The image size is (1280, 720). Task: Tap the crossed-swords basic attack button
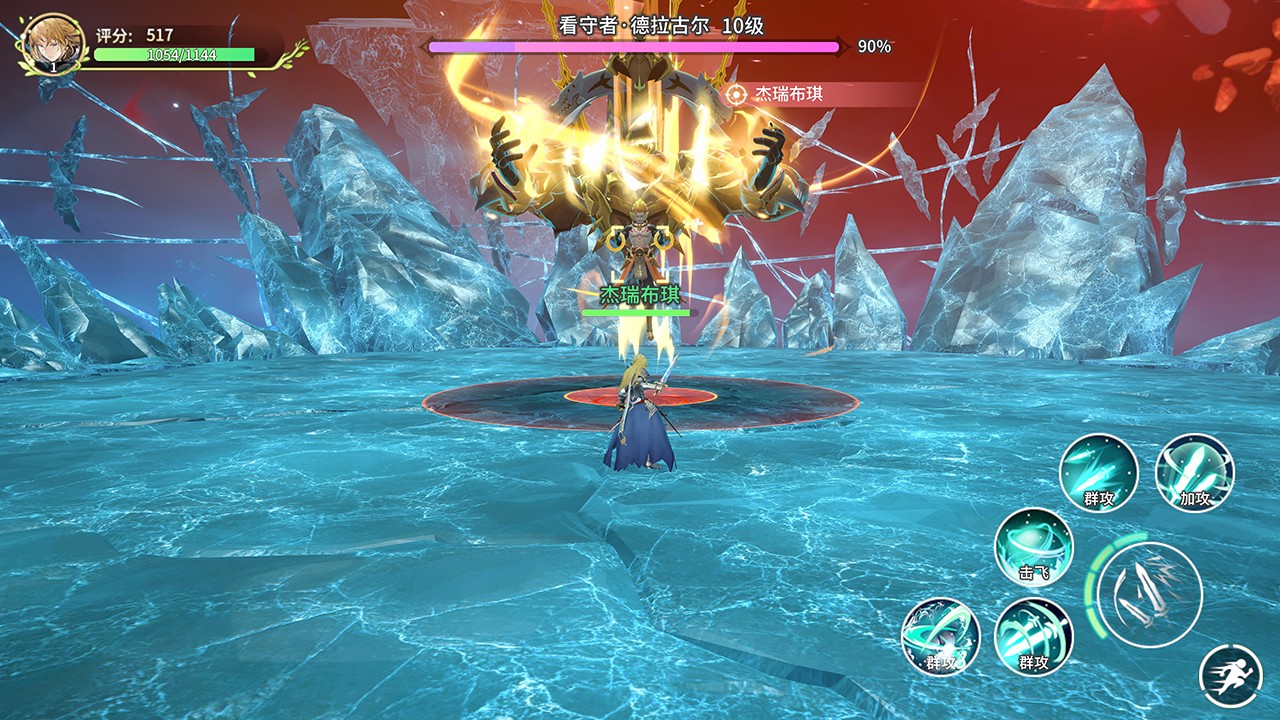click(1148, 595)
